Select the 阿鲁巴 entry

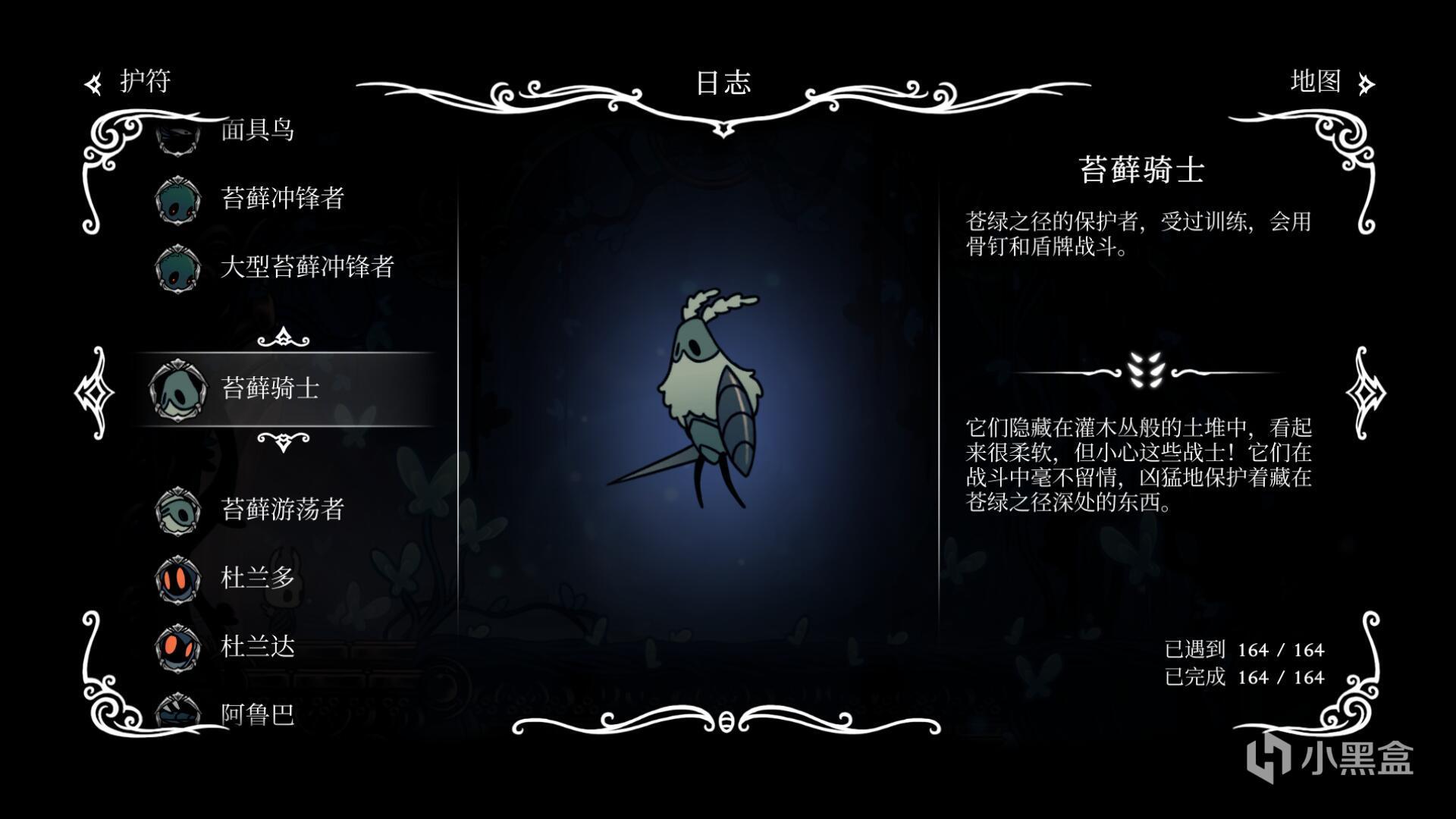point(256,714)
